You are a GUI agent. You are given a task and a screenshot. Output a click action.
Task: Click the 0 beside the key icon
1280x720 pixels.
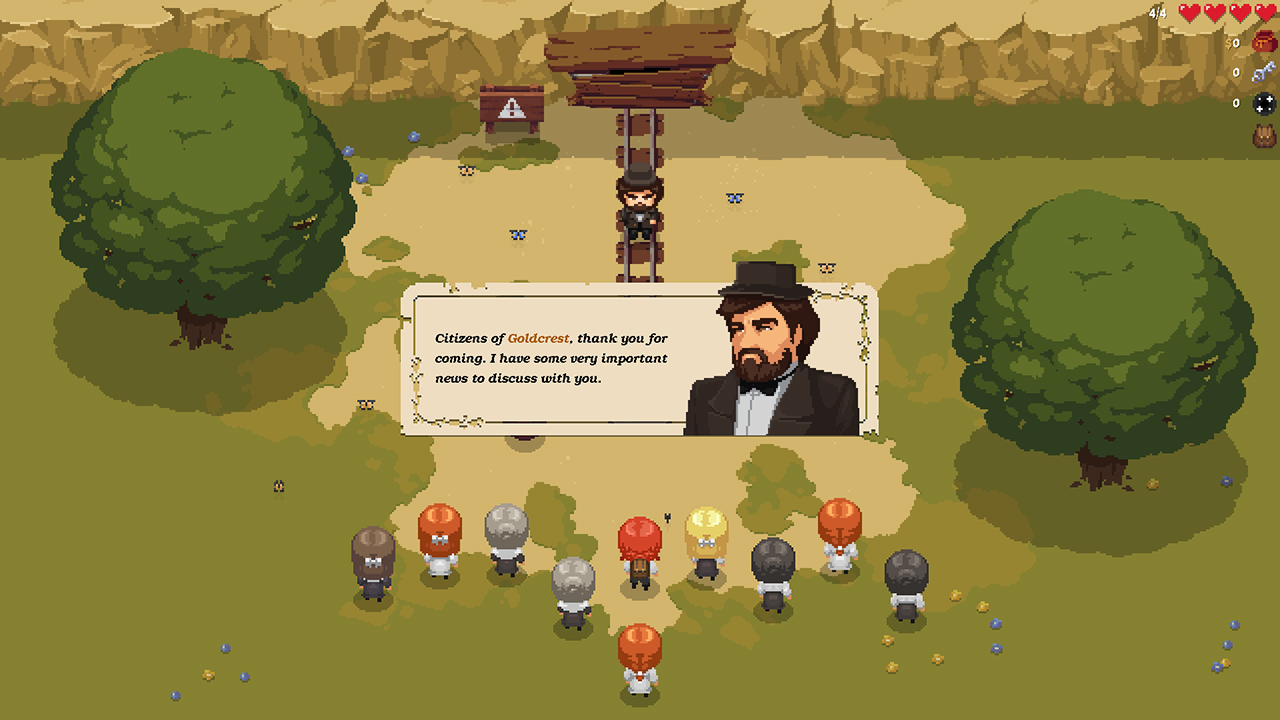click(x=1236, y=73)
